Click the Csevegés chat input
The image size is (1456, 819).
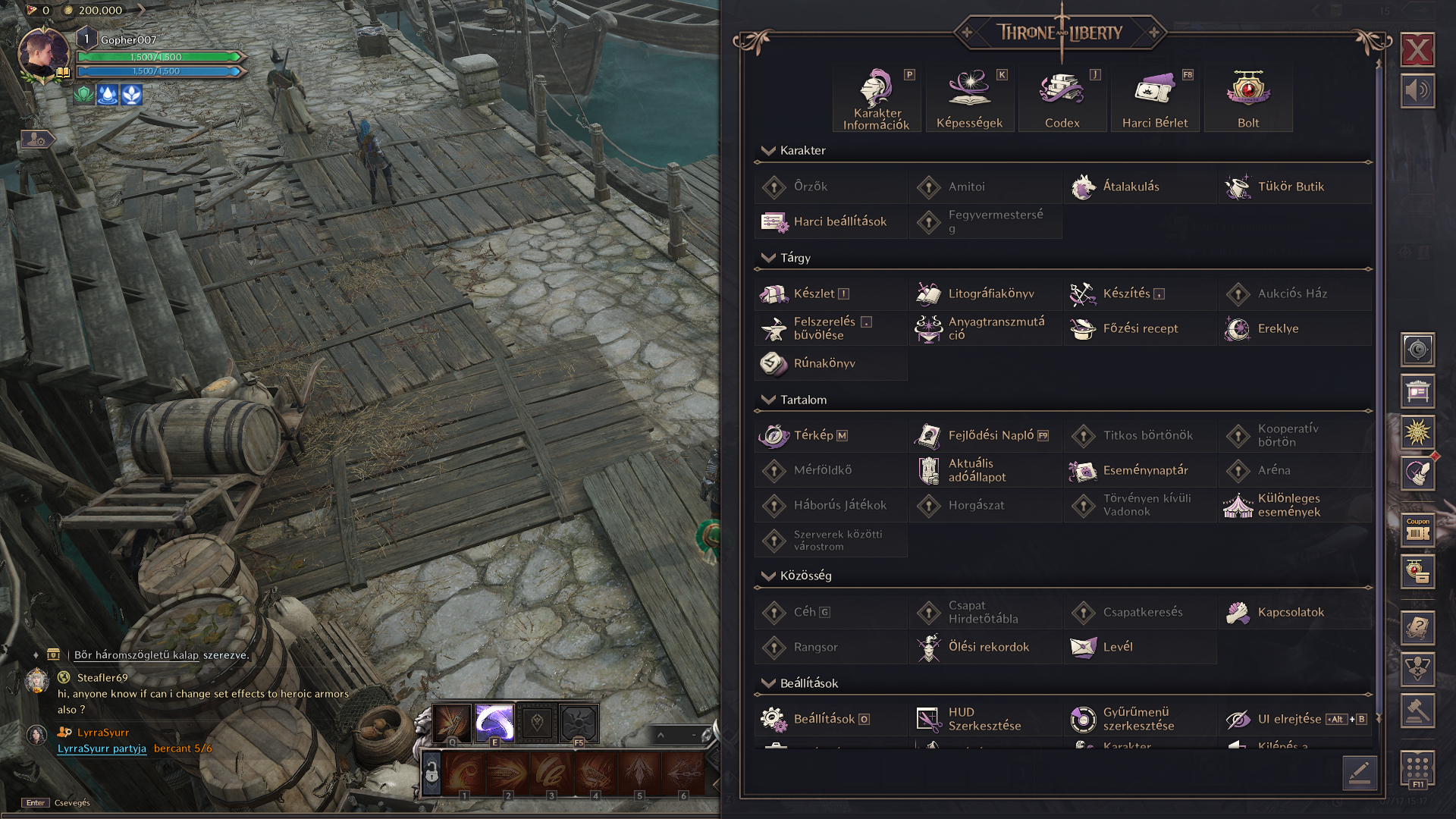[72, 802]
